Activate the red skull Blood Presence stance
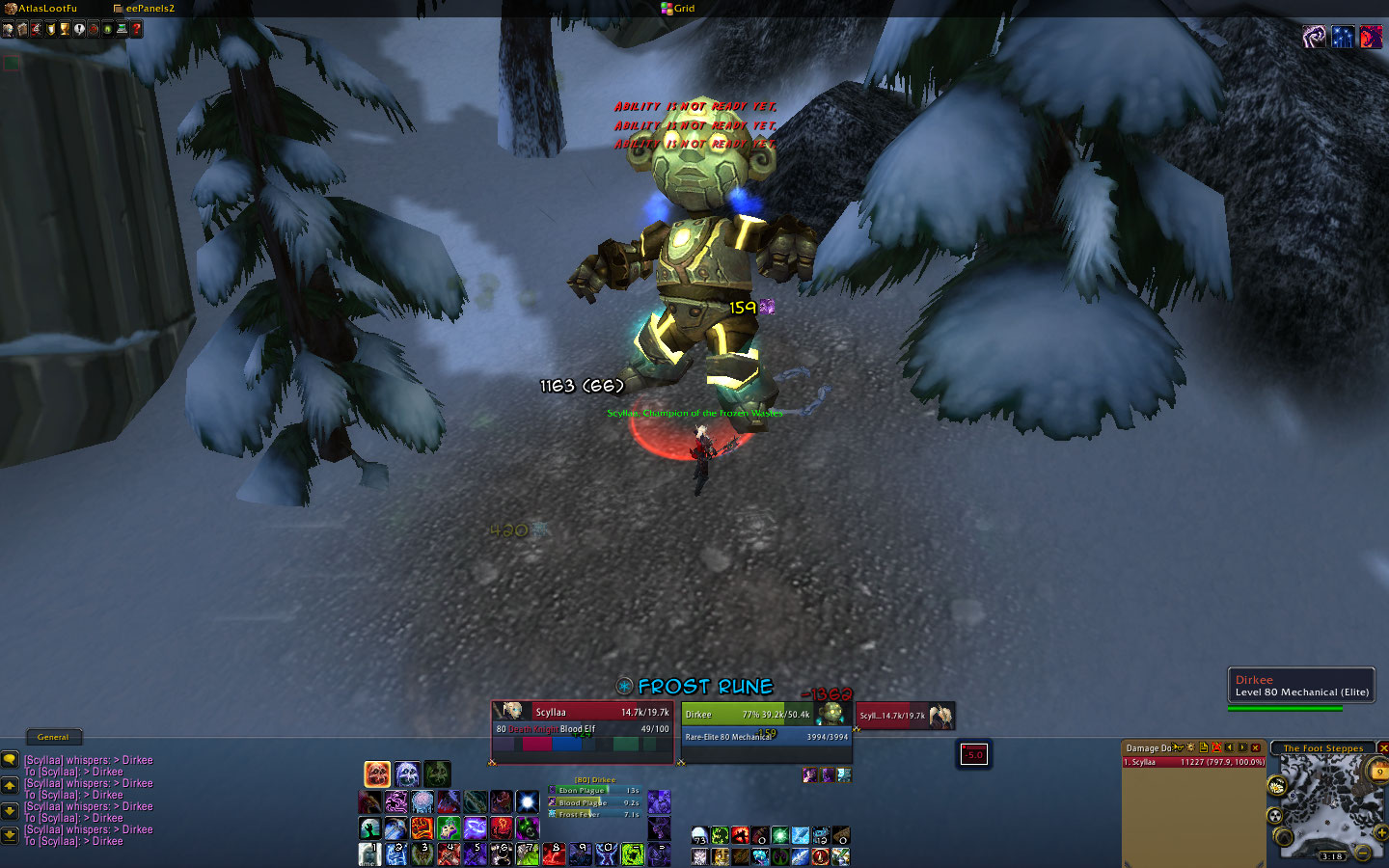 point(377,773)
